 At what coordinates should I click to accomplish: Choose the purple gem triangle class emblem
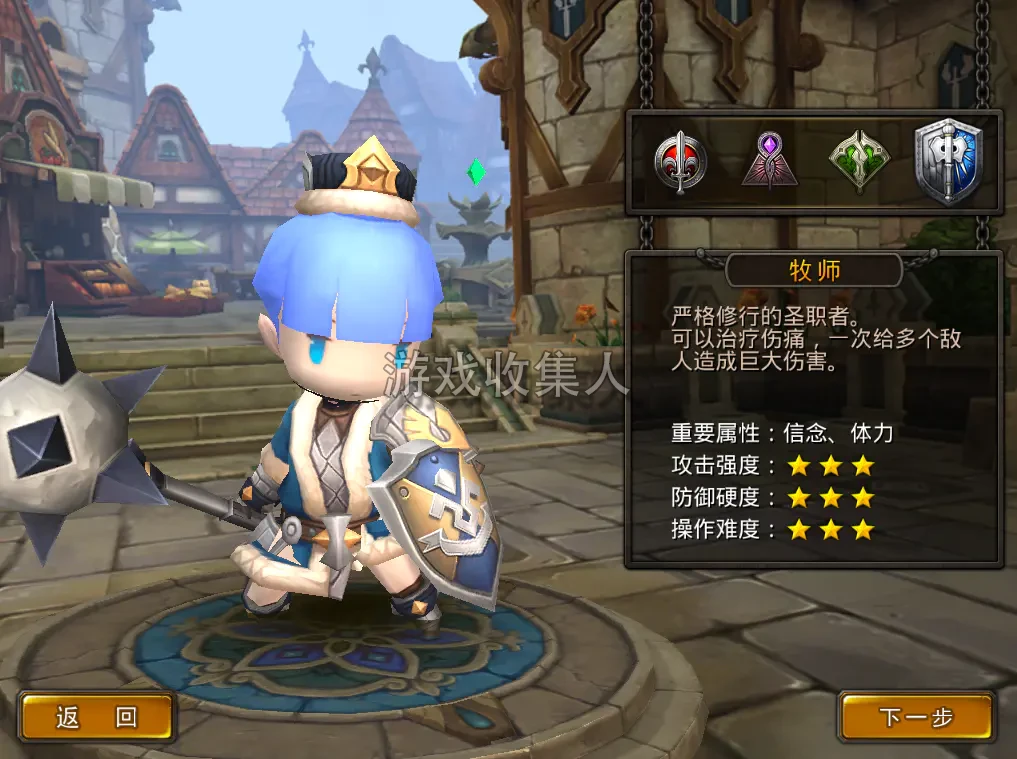point(768,160)
